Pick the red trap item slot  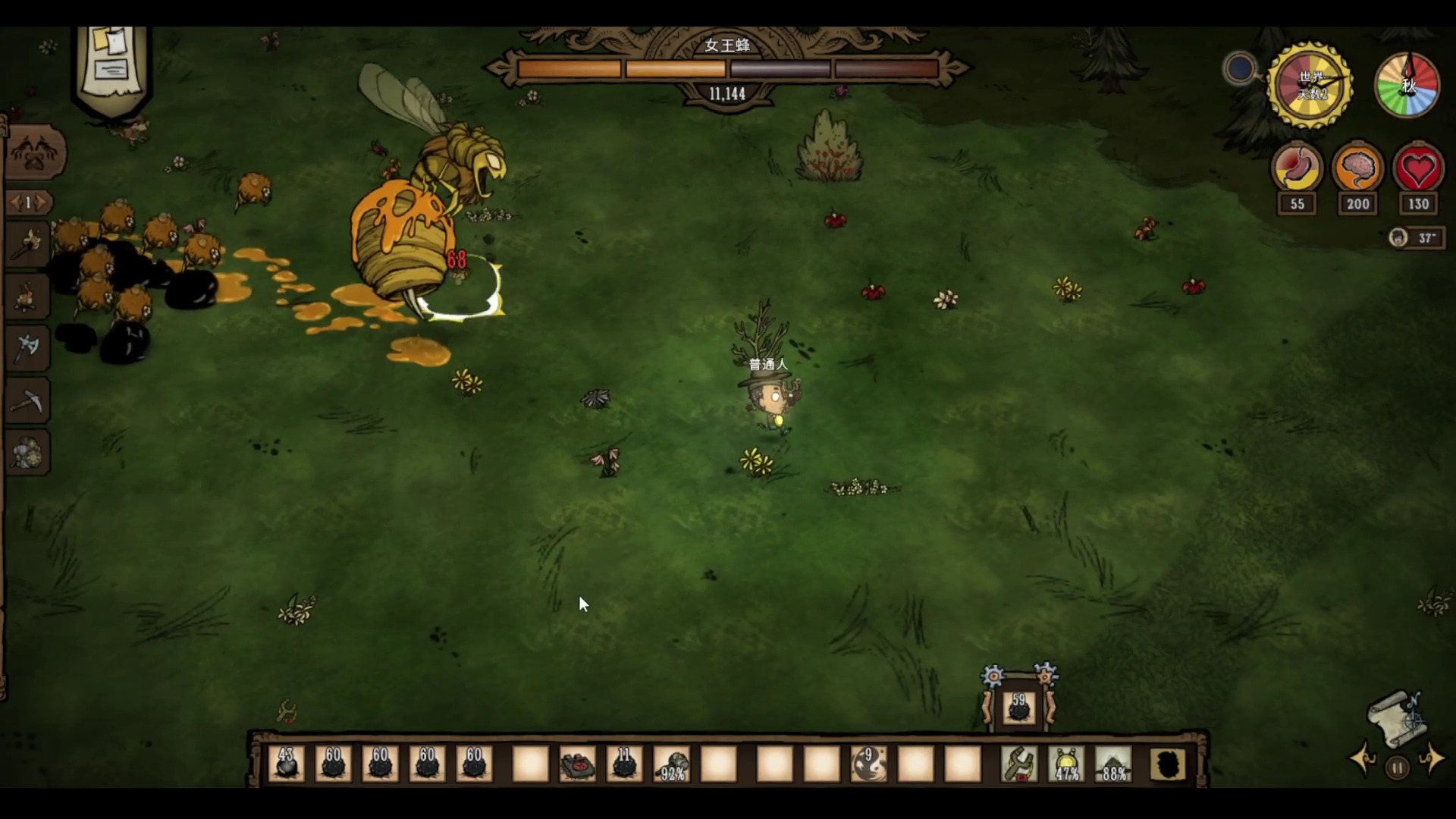(x=578, y=764)
